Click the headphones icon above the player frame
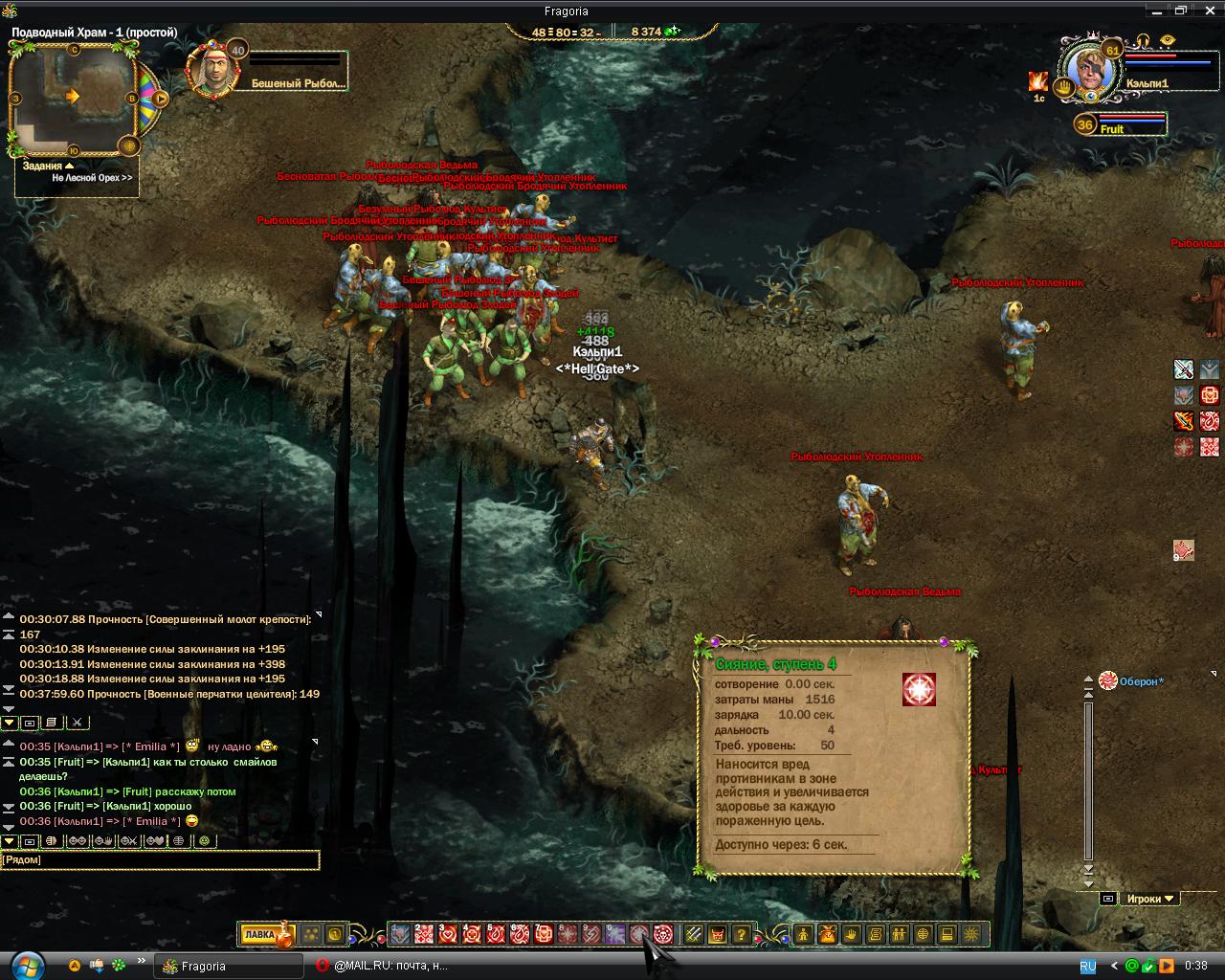The height and width of the screenshot is (980, 1225). click(x=1142, y=40)
